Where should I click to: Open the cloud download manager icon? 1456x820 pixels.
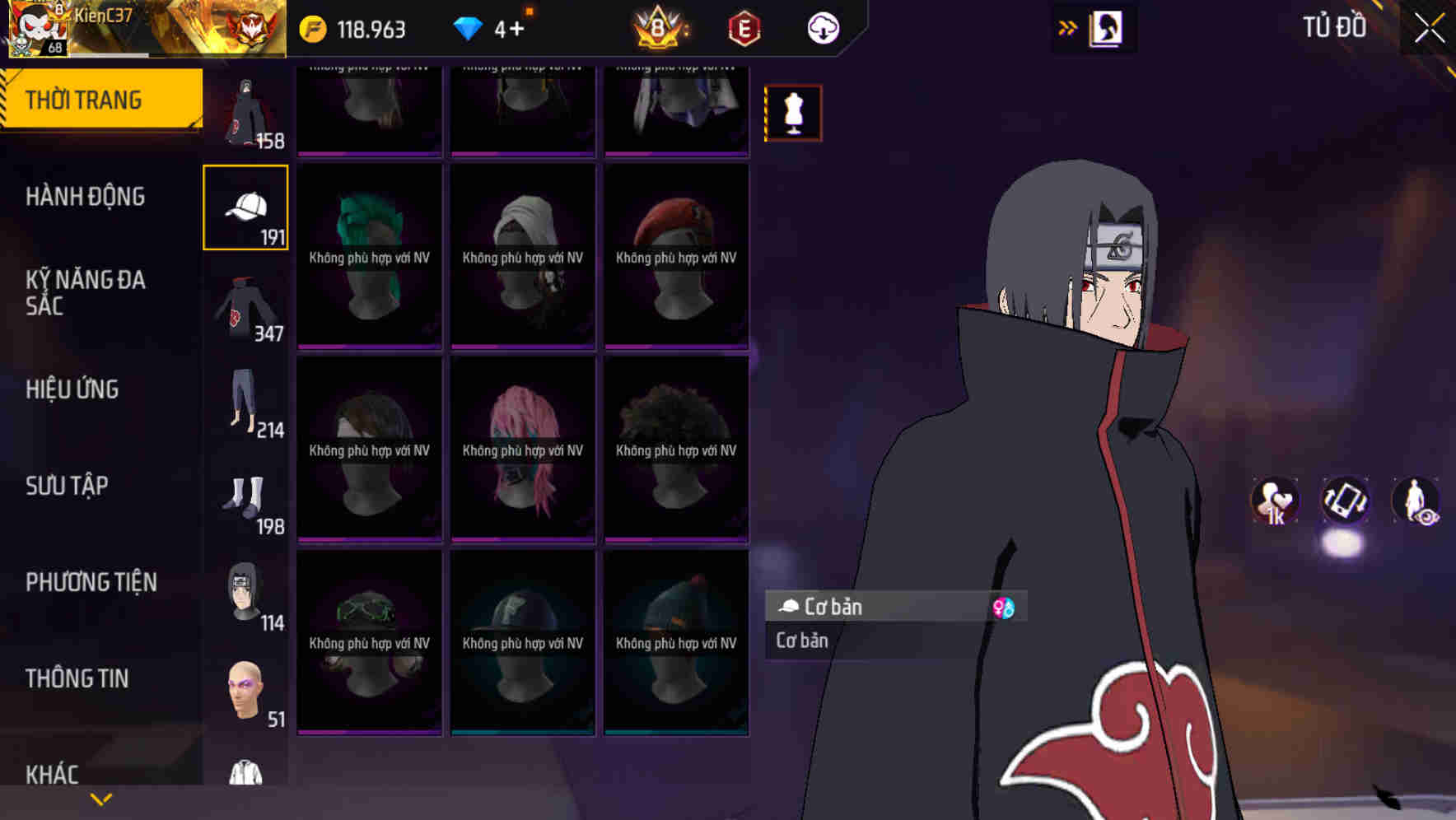tap(823, 27)
